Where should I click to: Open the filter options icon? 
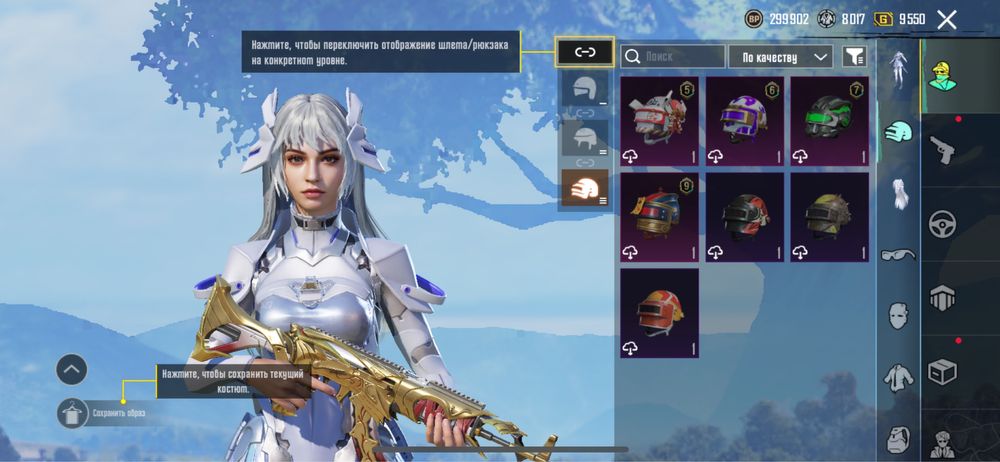853,57
